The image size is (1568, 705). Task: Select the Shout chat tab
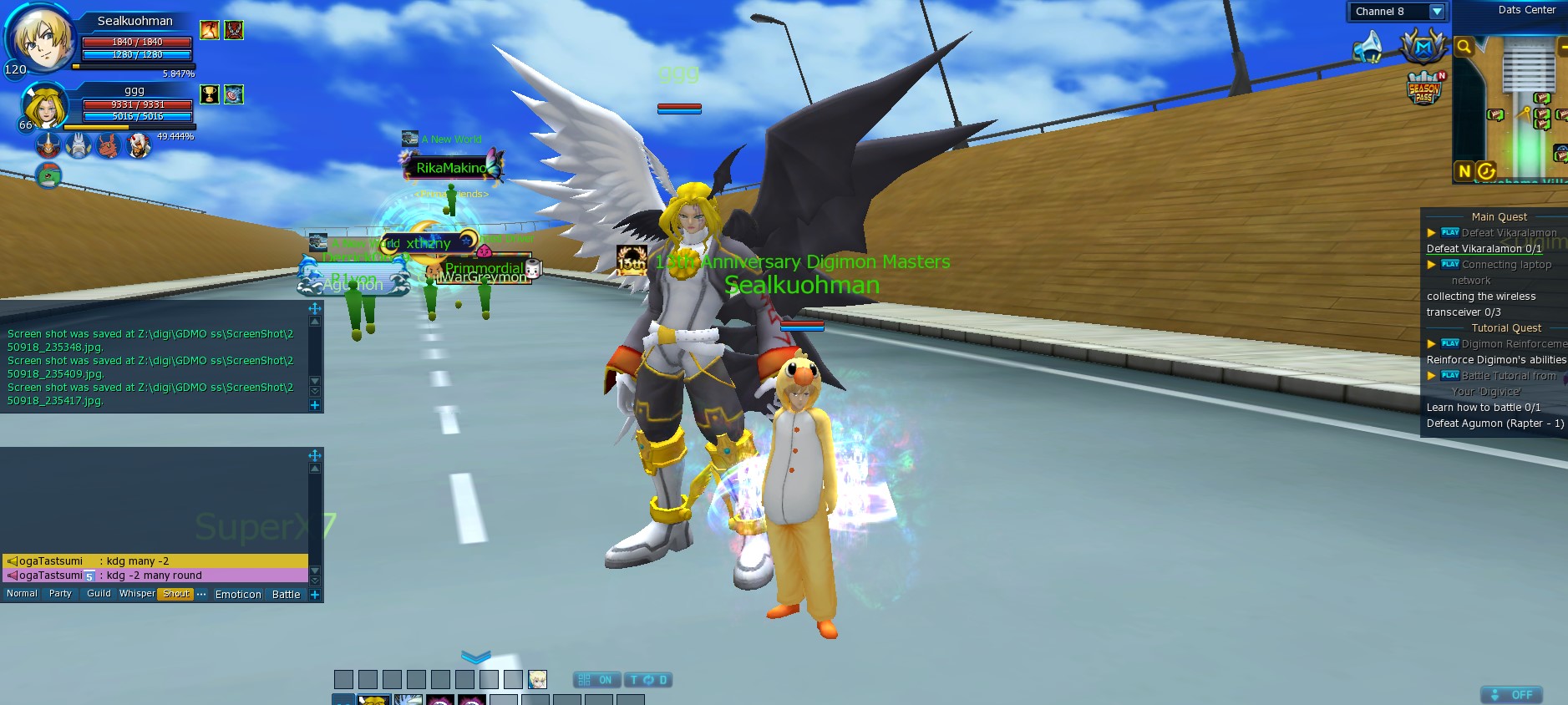tap(175, 594)
